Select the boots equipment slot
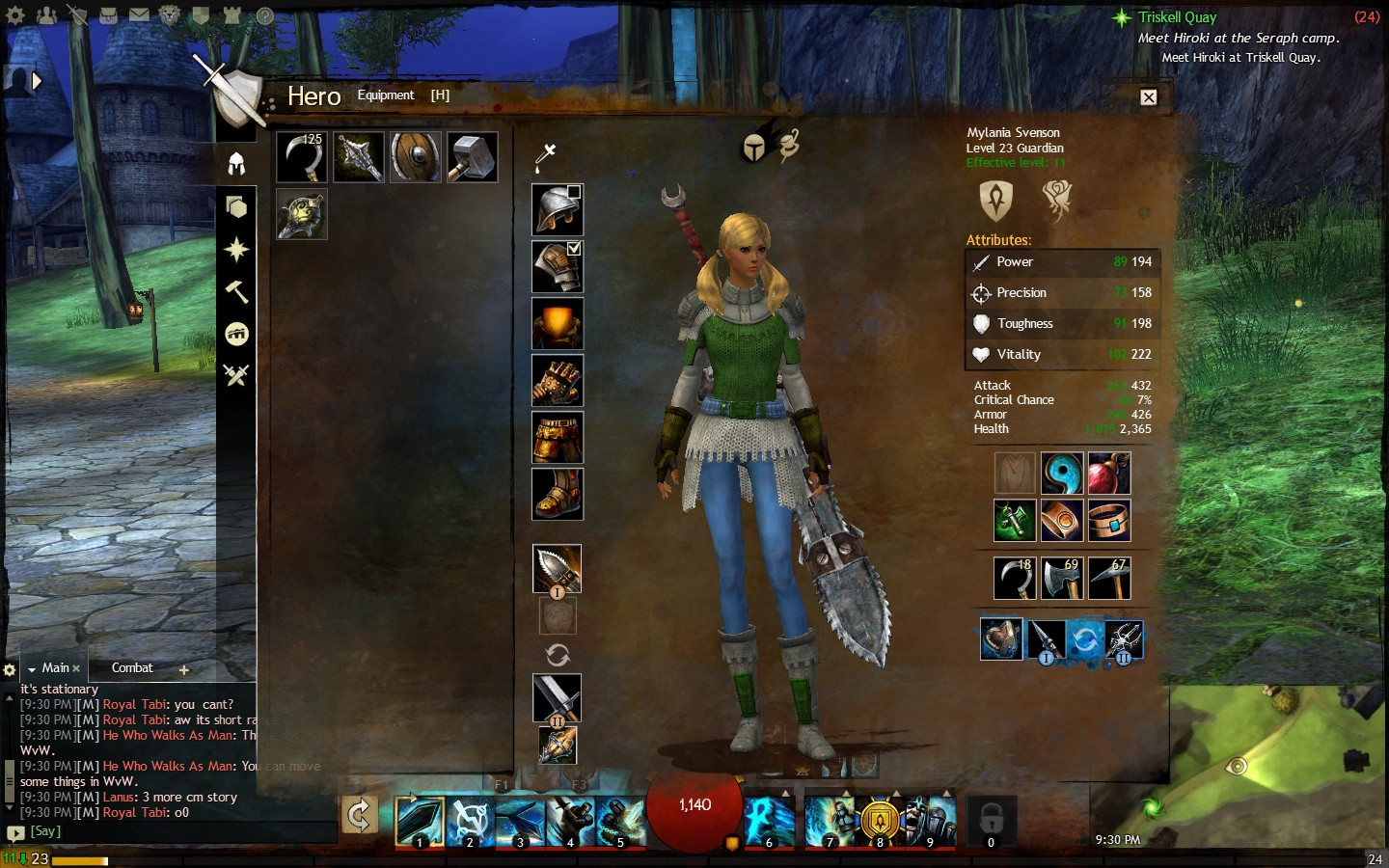Viewport: 1389px width, 868px height. [557, 494]
